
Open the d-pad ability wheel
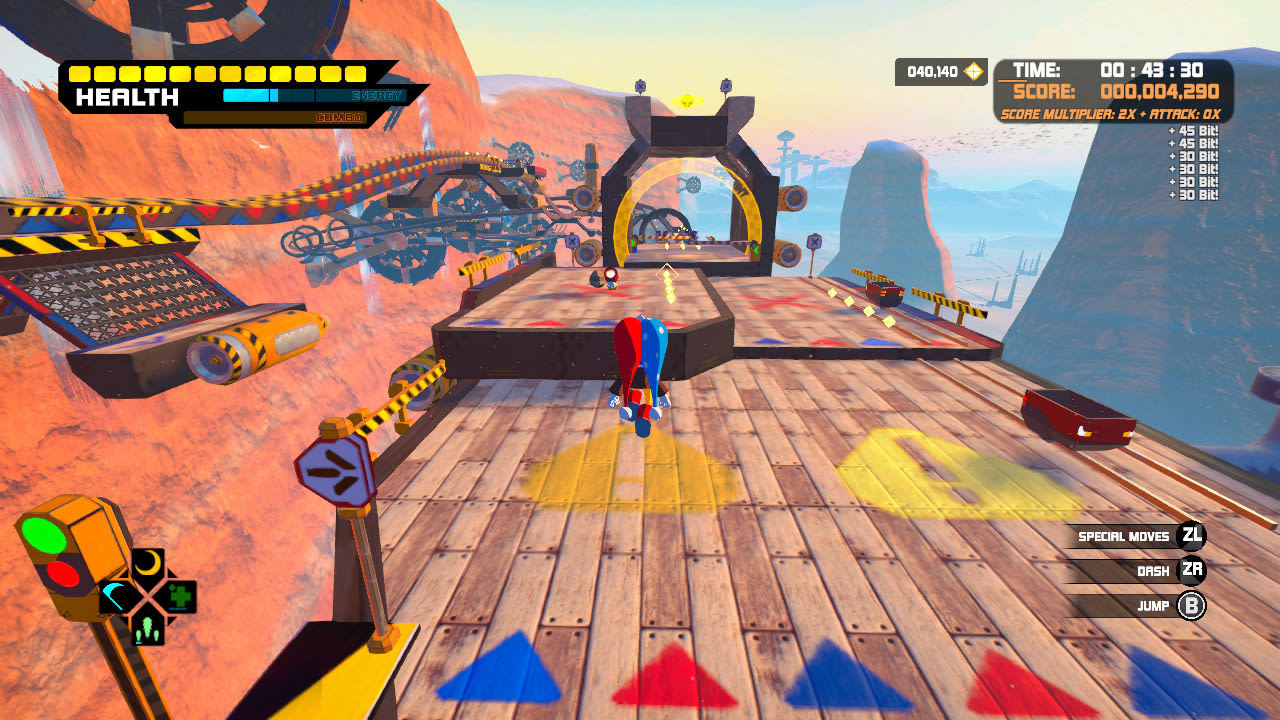coord(147,596)
